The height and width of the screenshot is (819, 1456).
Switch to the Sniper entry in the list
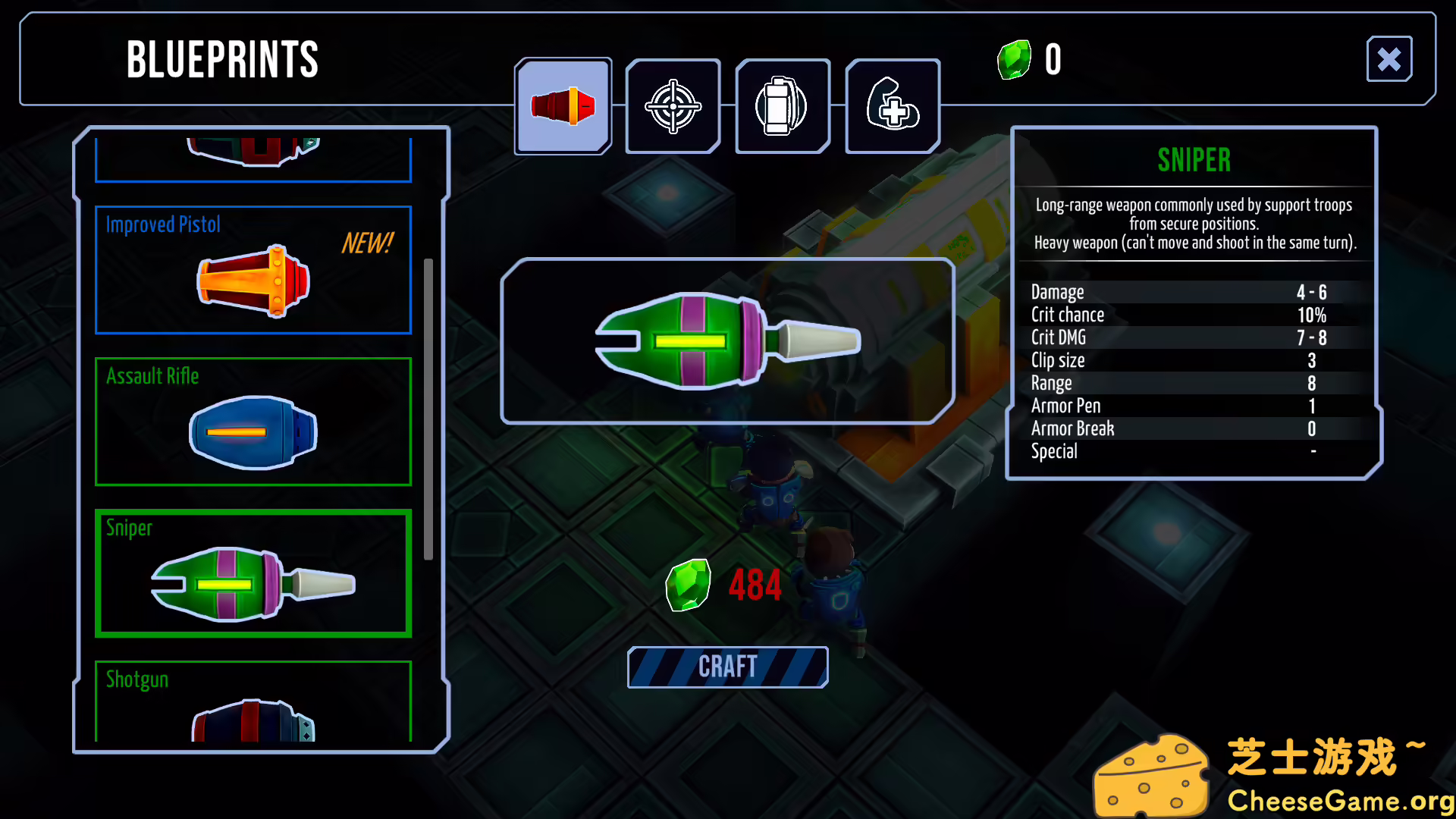pyautogui.click(x=253, y=574)
